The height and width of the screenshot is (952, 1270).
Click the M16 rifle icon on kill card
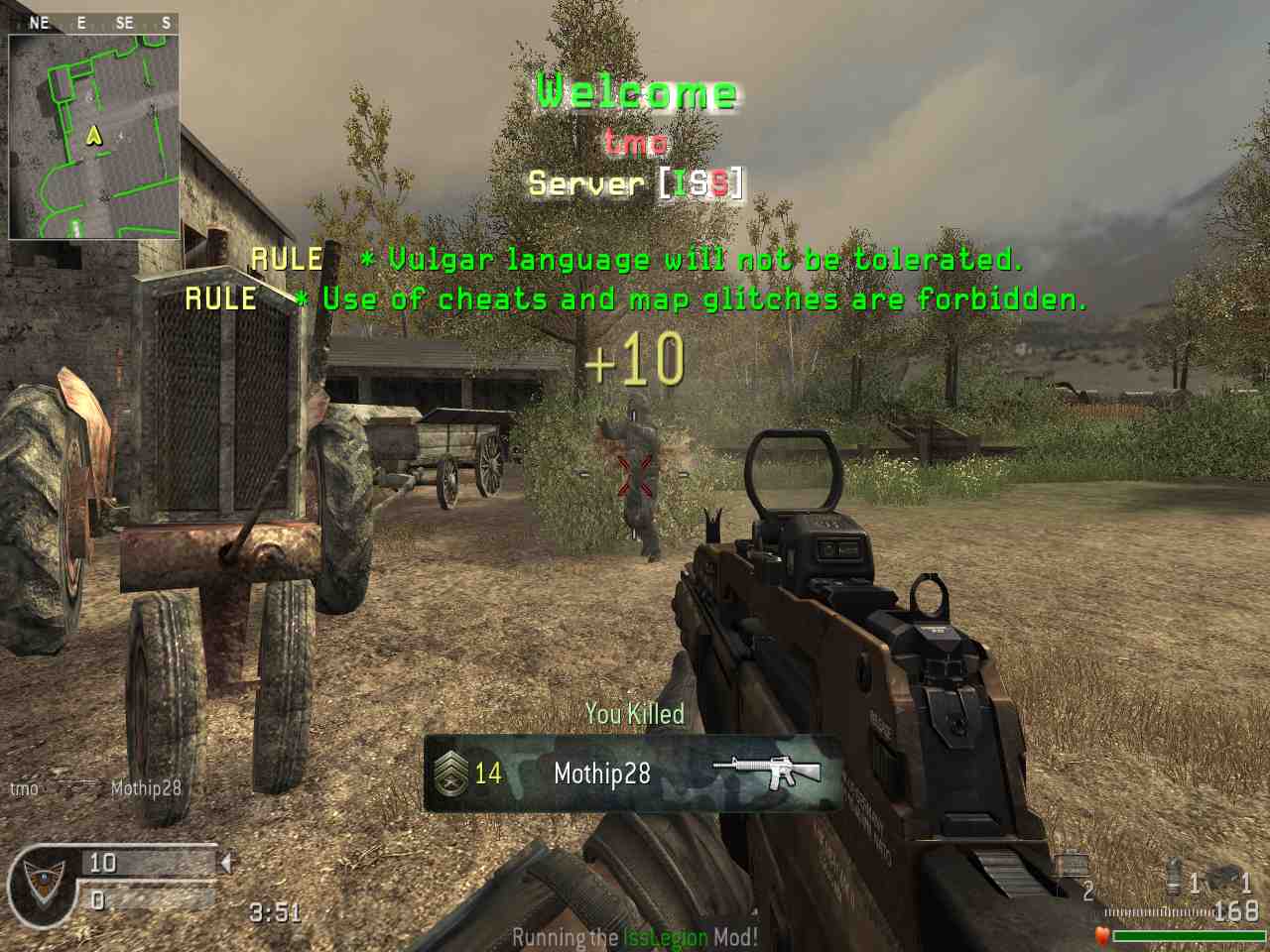coord(767,773)
